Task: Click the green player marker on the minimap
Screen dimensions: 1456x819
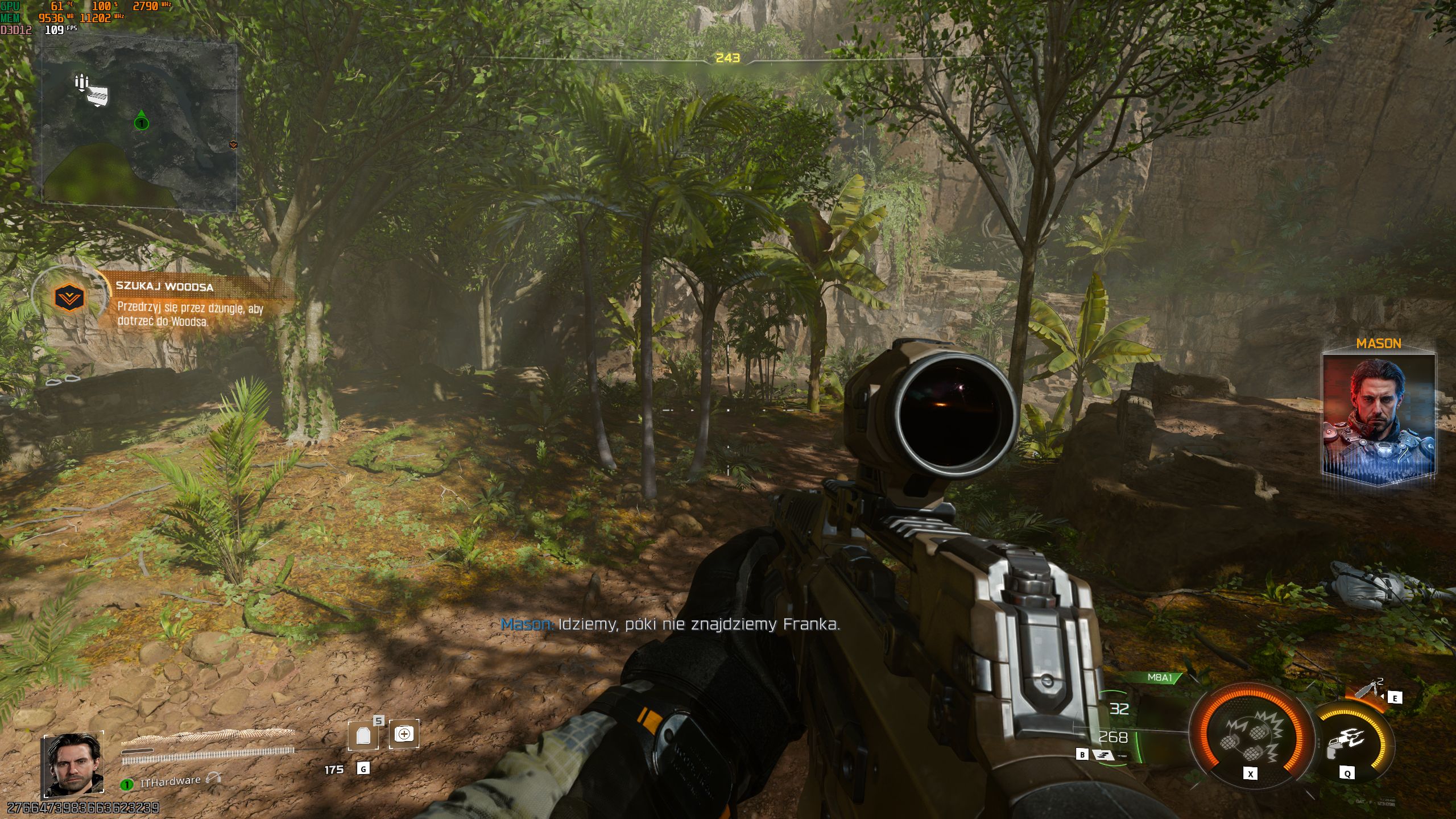Action: (x=141, y=122)
